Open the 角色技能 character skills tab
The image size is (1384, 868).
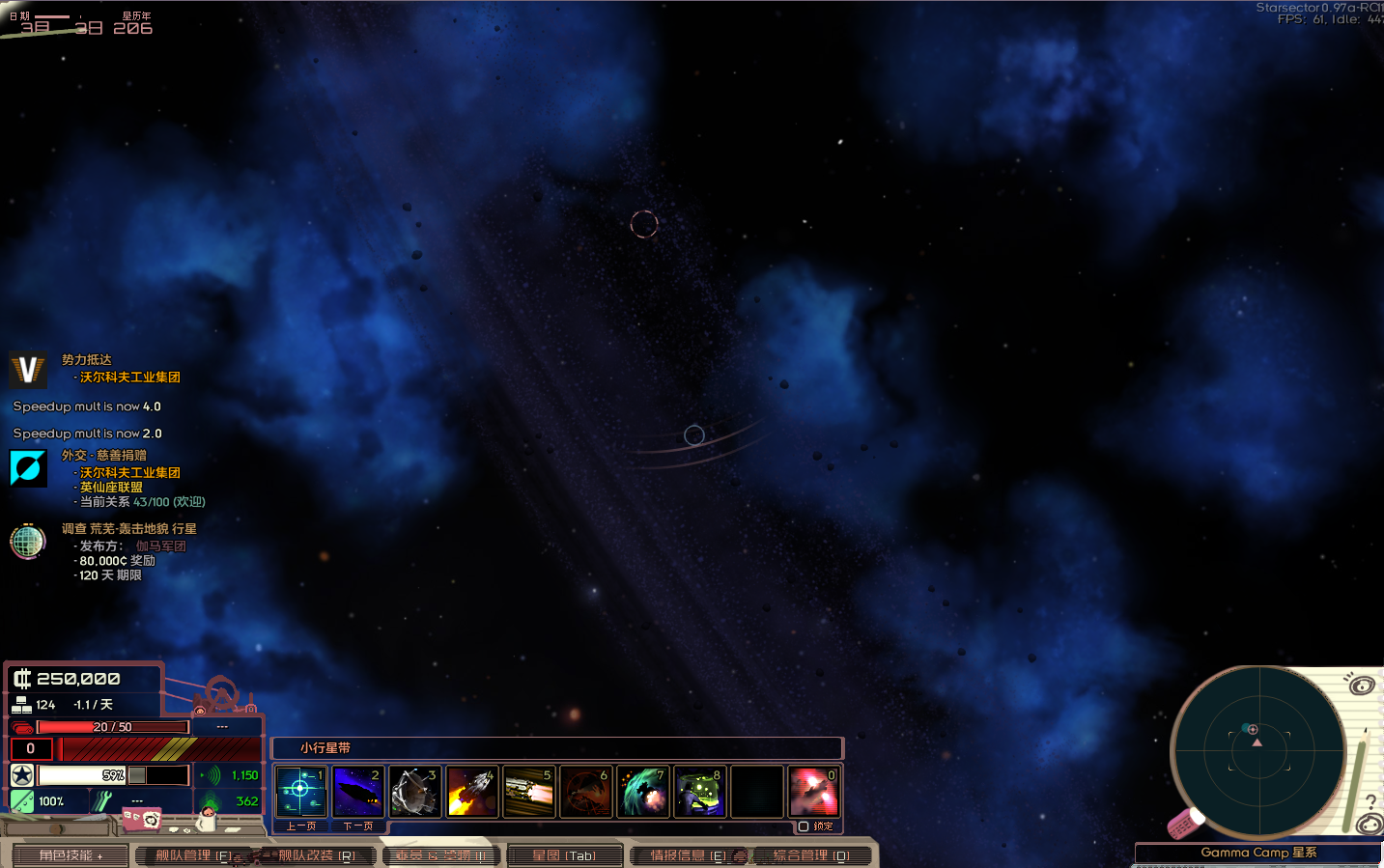point(70,855)
